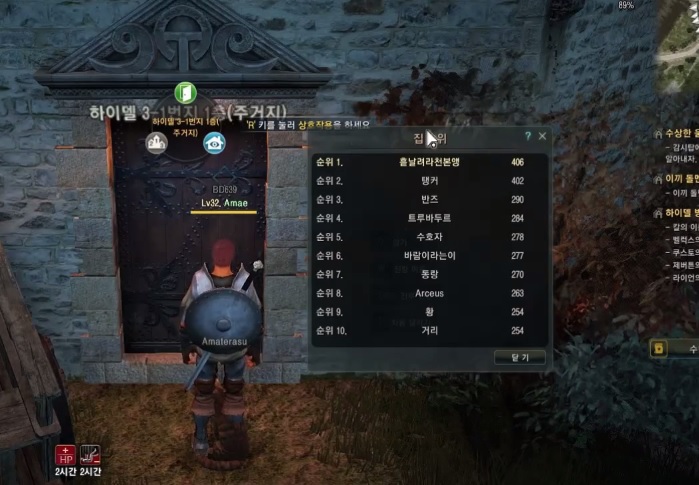Image resolution: width=699 pixels, height=485 pixels.
Task: Click the red HP buff icon
Action: coord(65,456)
